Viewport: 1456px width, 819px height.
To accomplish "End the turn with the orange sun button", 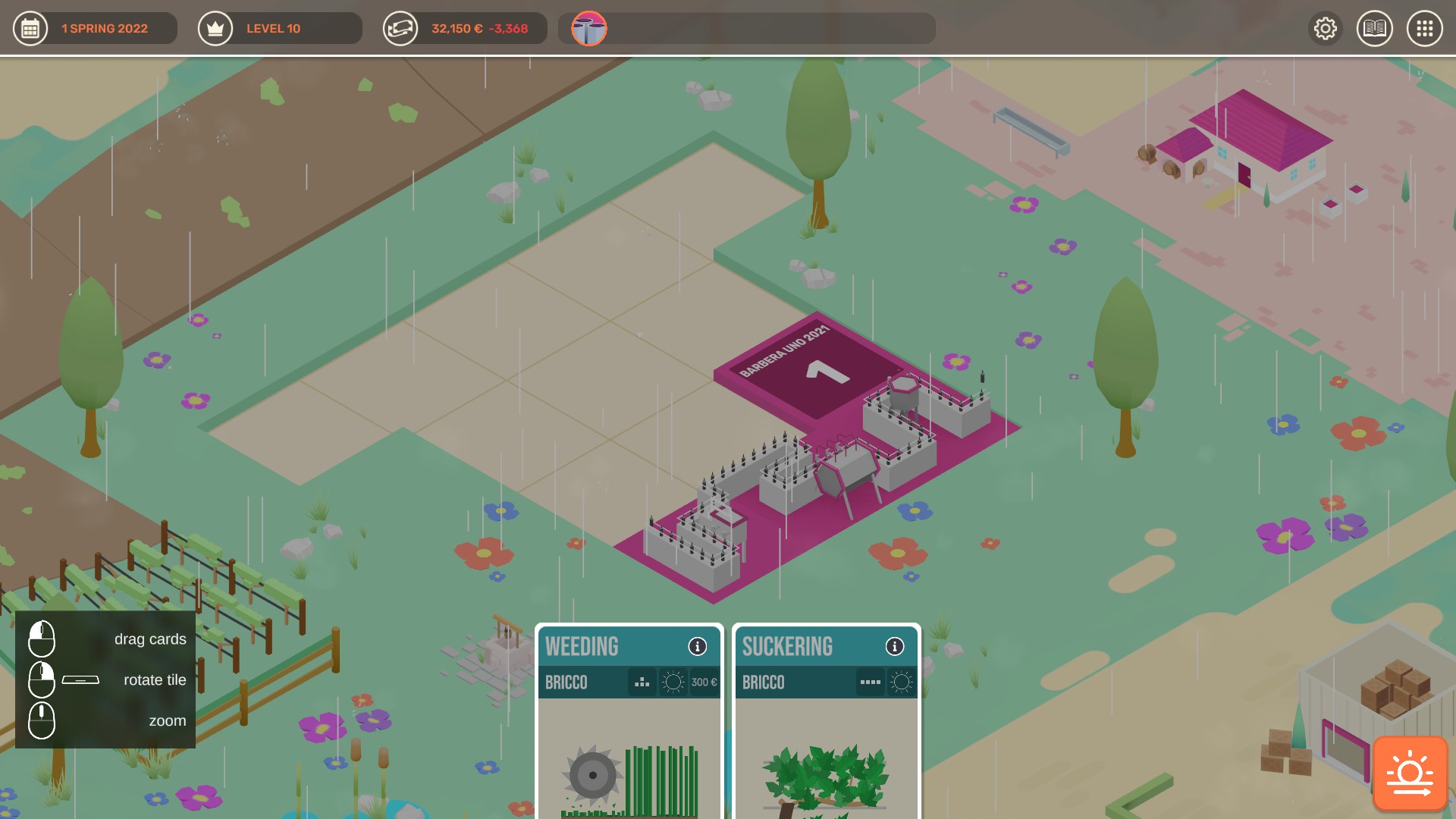I will click(x=1410, y=773).
